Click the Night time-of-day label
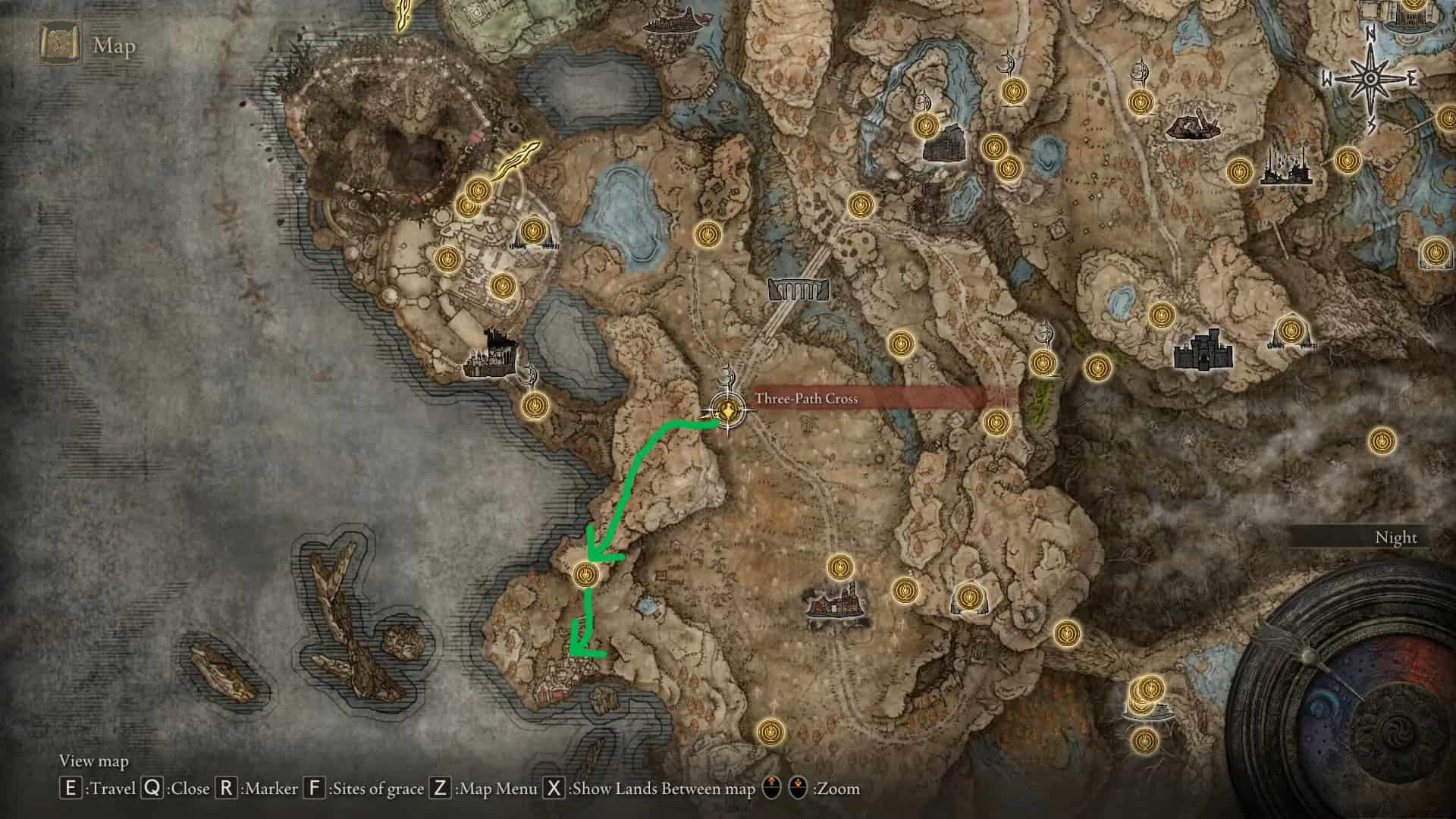1456x819 pixels. [1395, 538]
